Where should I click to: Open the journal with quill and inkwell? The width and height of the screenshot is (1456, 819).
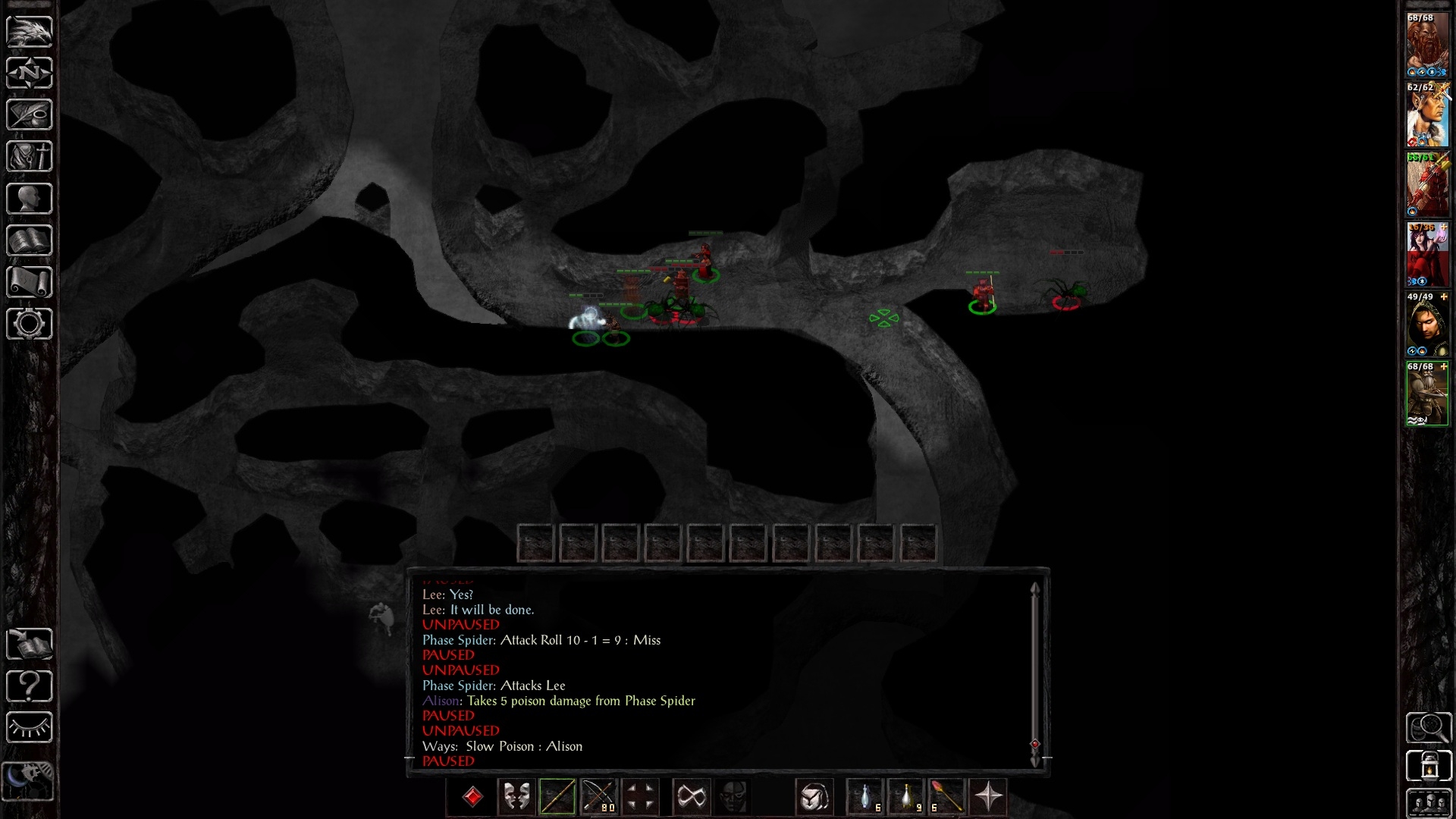tap(30, 115)
